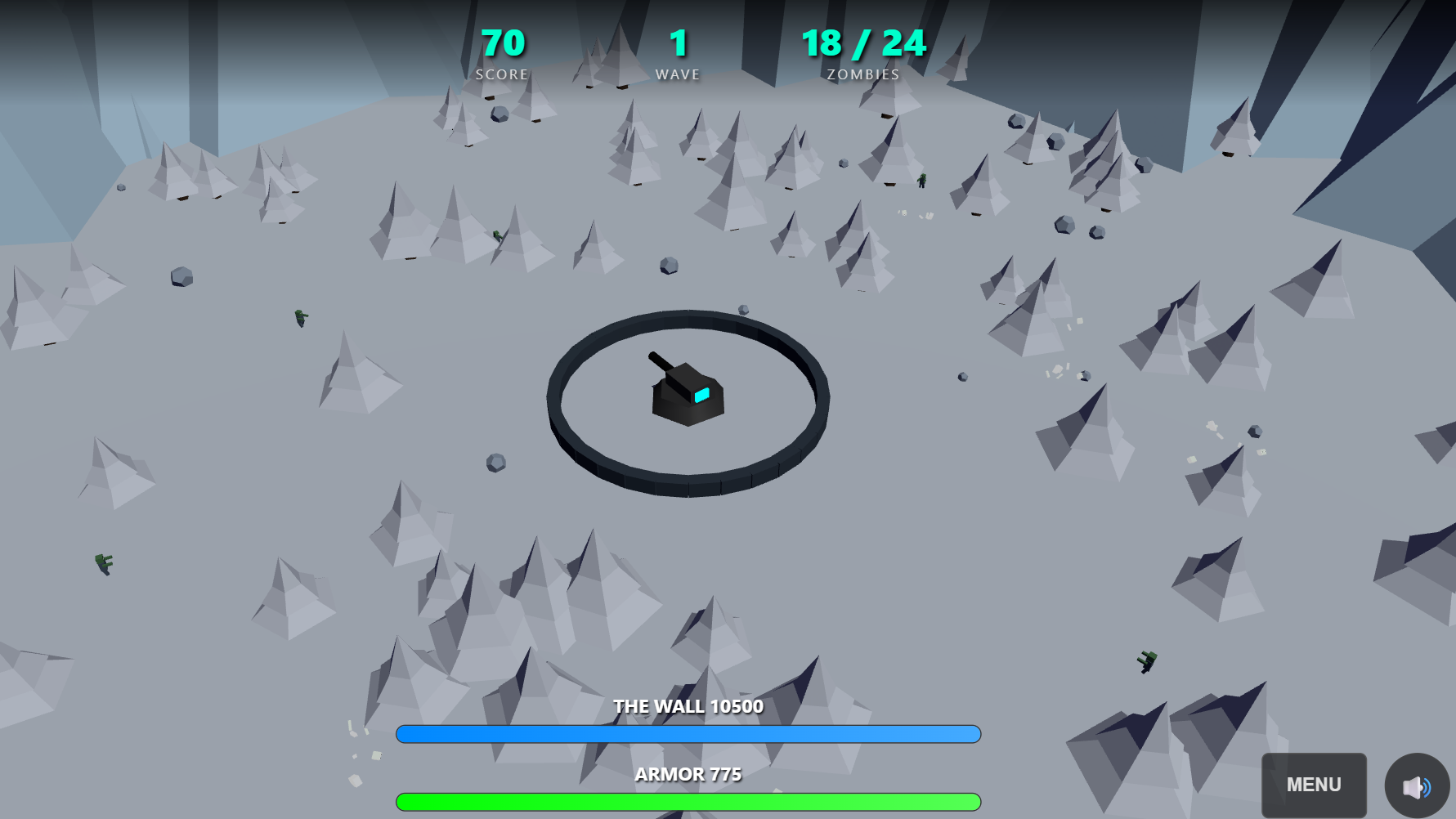The image size is (1456, 819).
Task: Select the ZOMBIES counter 18 / 24
Action: (x=862, y=44)
